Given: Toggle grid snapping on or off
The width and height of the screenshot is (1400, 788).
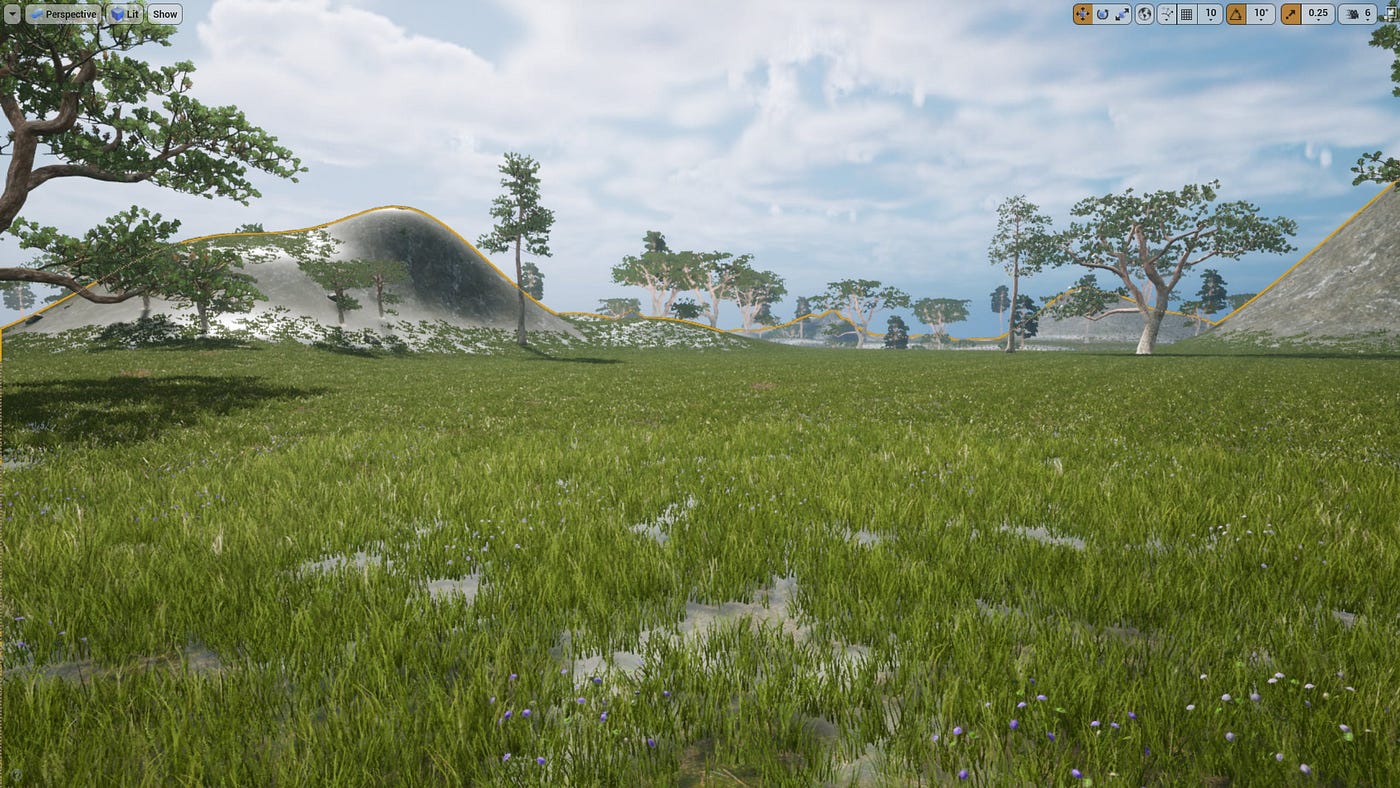Looking at the screenshot, I should (x=1188, y=13).
